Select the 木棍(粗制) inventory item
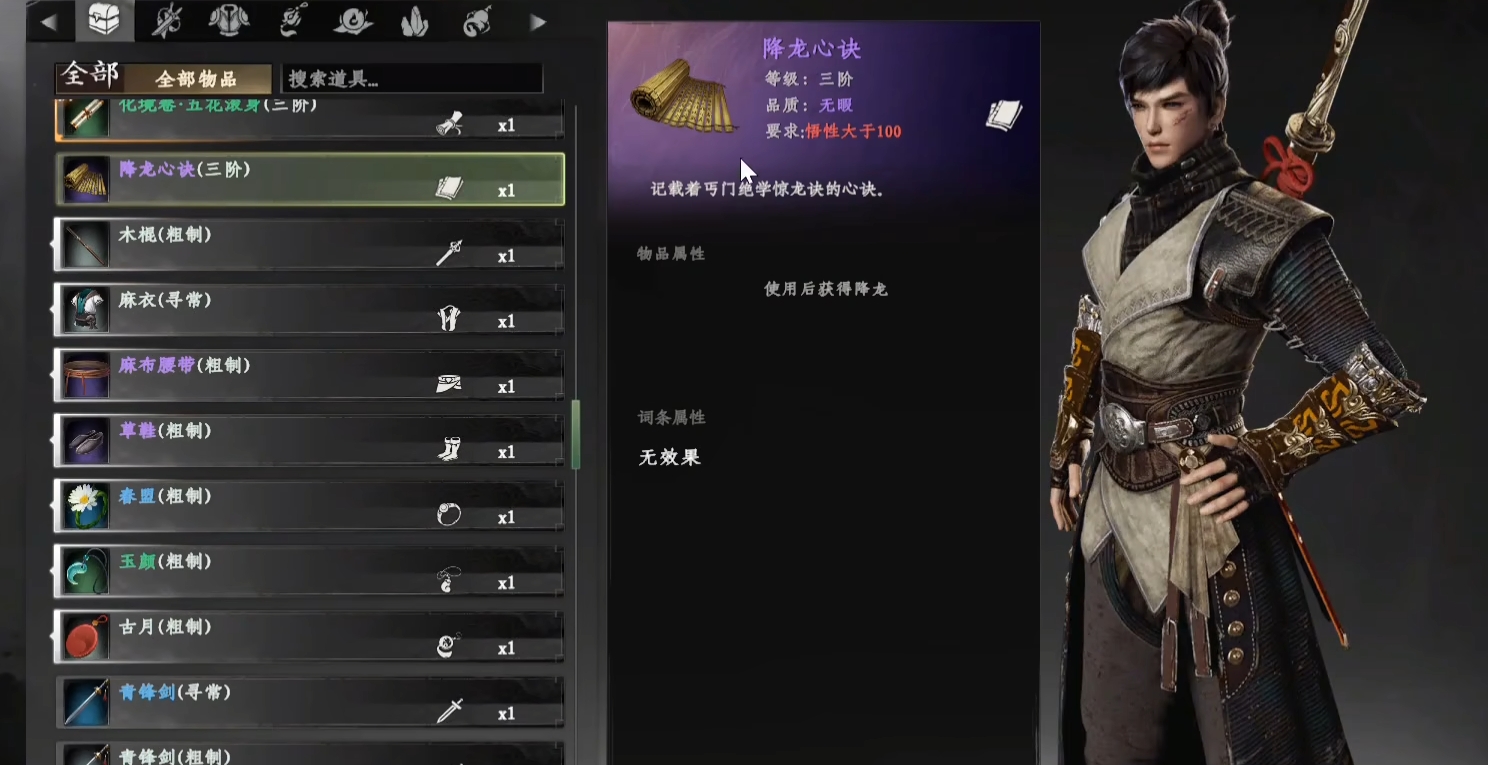Image resolution: width=1488 pixels, height=765 pixels. 300,243
